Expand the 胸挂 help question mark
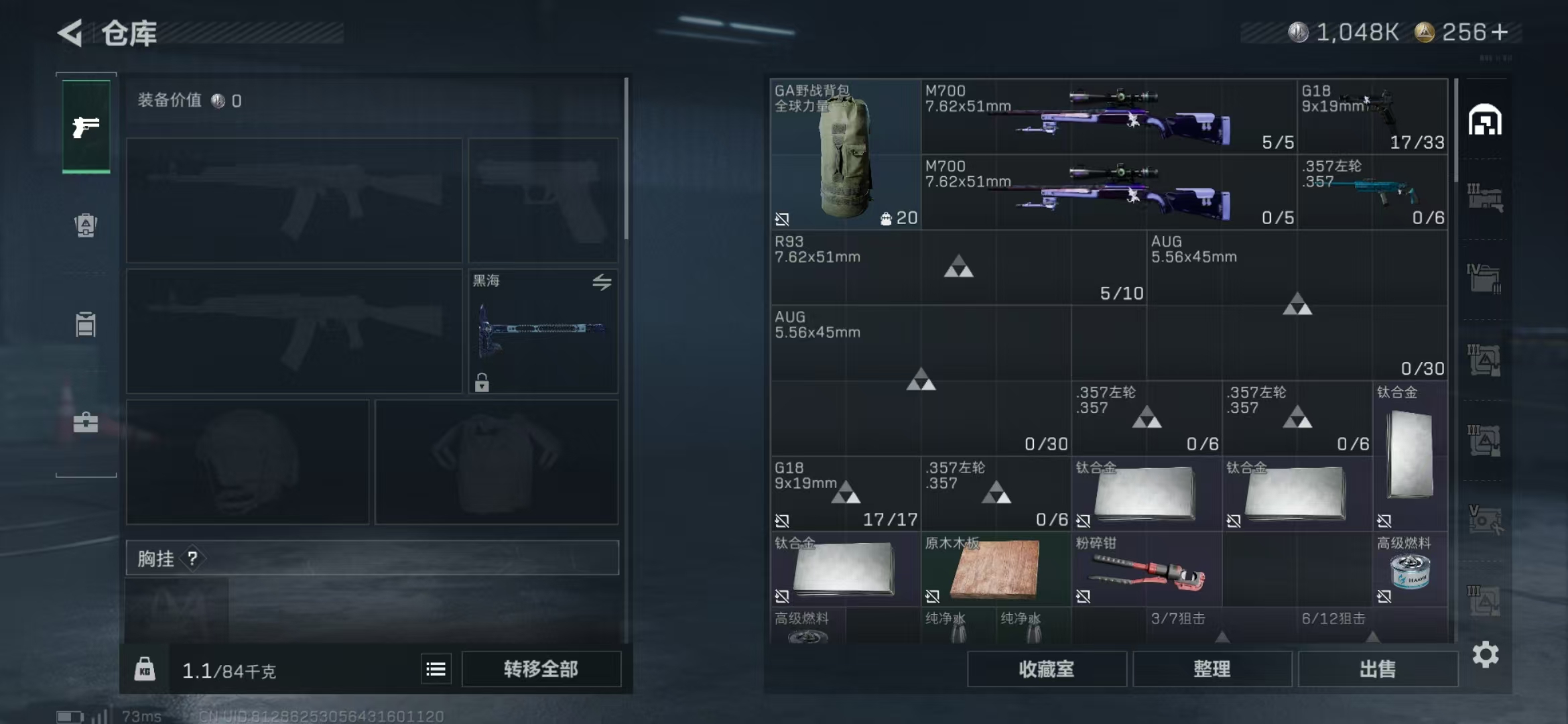 point(192,558)
